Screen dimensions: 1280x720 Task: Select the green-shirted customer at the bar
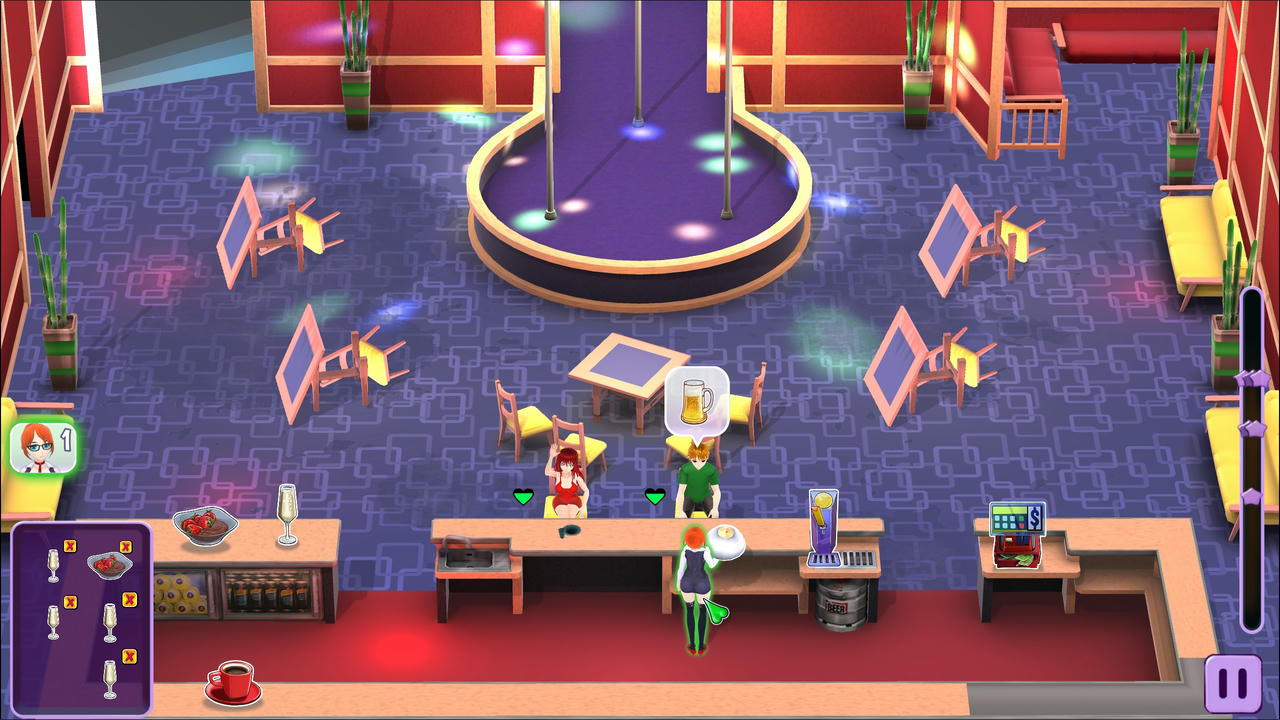coord(700,479)
